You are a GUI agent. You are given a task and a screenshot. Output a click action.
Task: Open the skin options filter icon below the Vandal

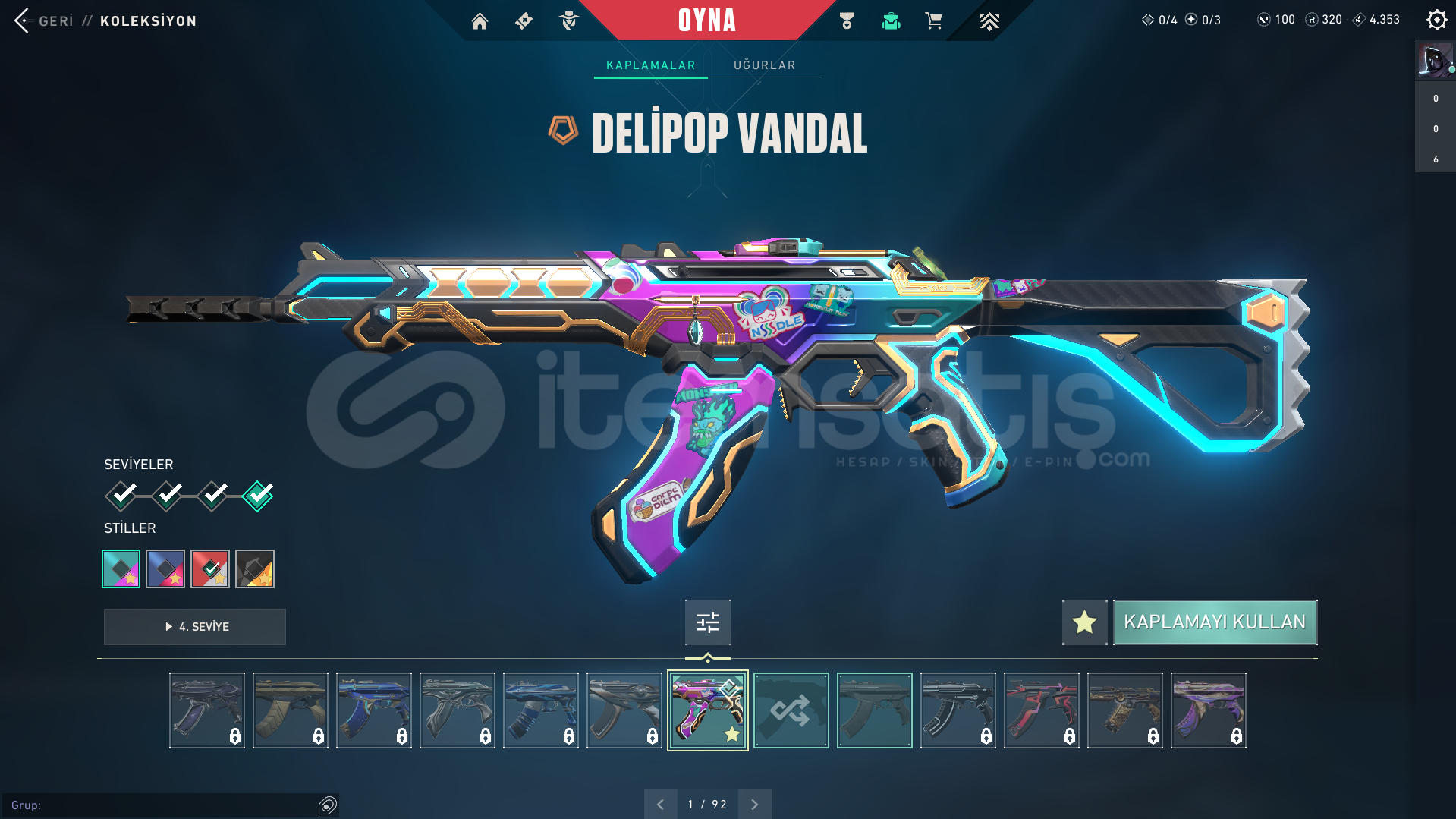(x=706, y=622)
